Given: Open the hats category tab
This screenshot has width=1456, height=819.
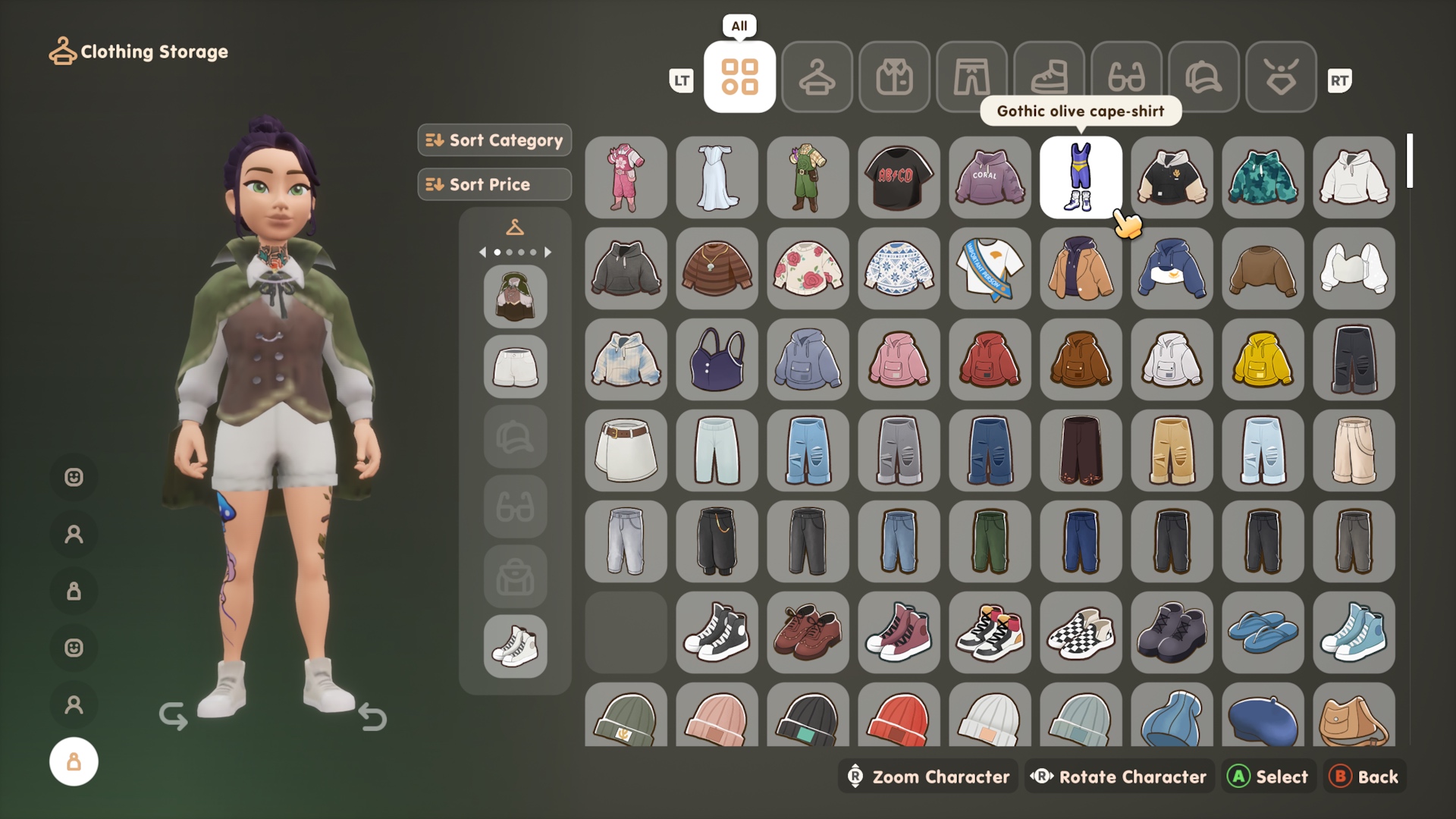Looking at the screenshot, I should (x=1203, y=77).
